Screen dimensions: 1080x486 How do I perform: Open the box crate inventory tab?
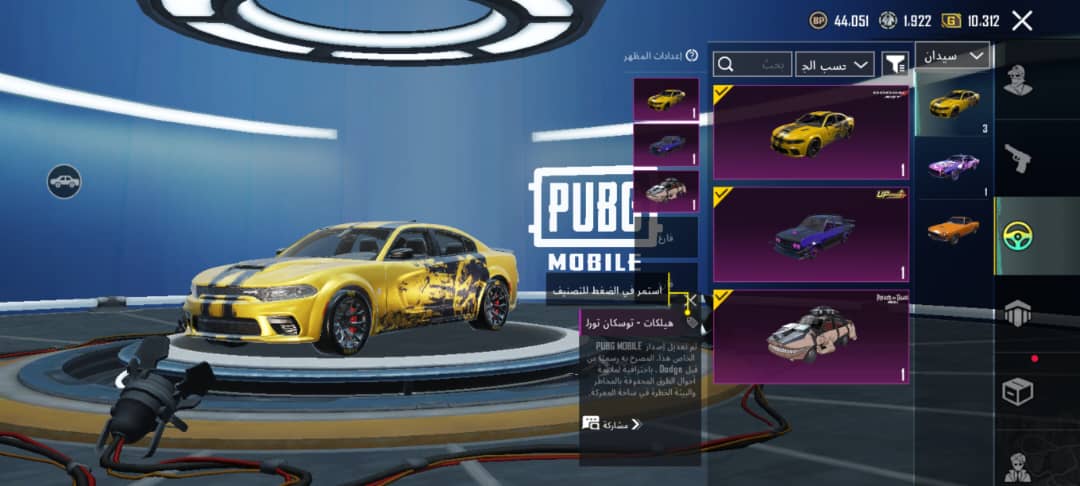point(1018,391)
